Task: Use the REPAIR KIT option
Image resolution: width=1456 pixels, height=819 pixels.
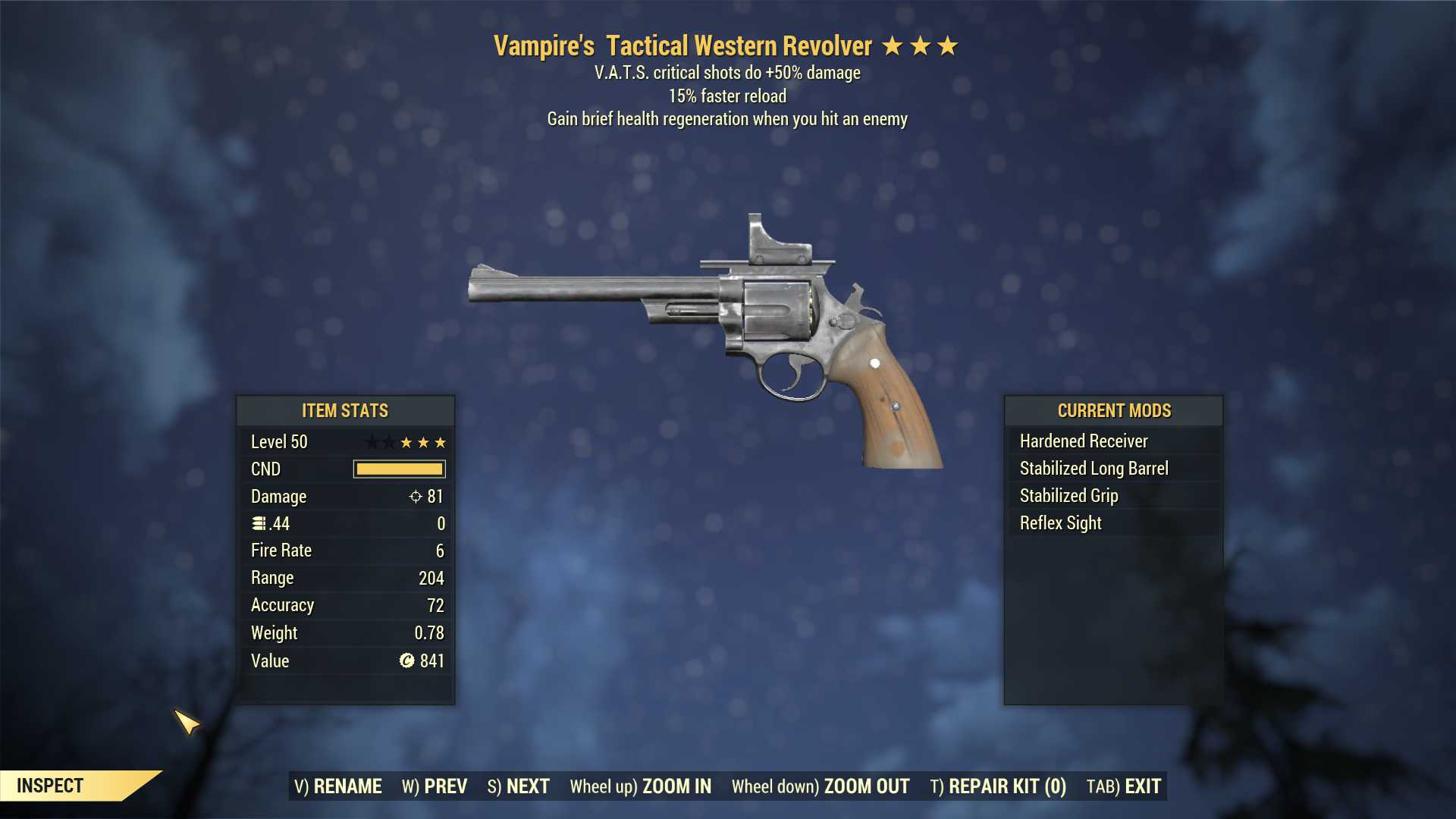Action: click(x=998, y=786)
